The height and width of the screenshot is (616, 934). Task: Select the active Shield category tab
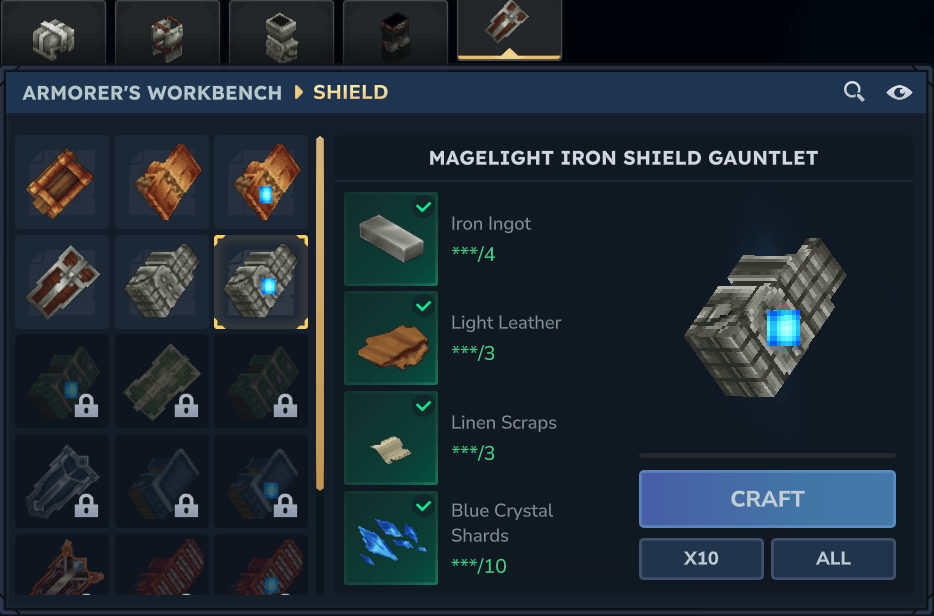coord(509,30)
